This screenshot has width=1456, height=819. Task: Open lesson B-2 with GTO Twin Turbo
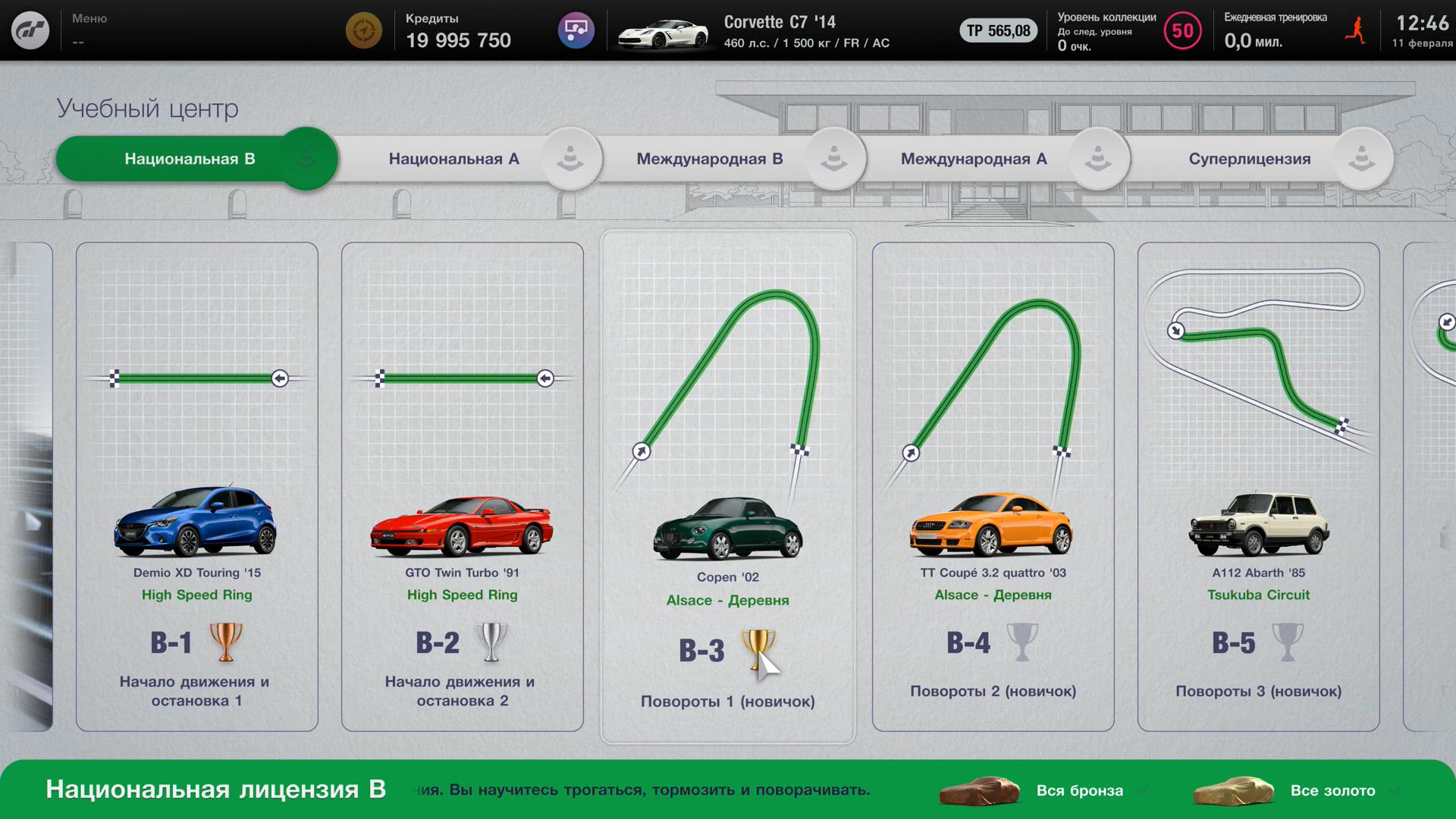[463, 487]
